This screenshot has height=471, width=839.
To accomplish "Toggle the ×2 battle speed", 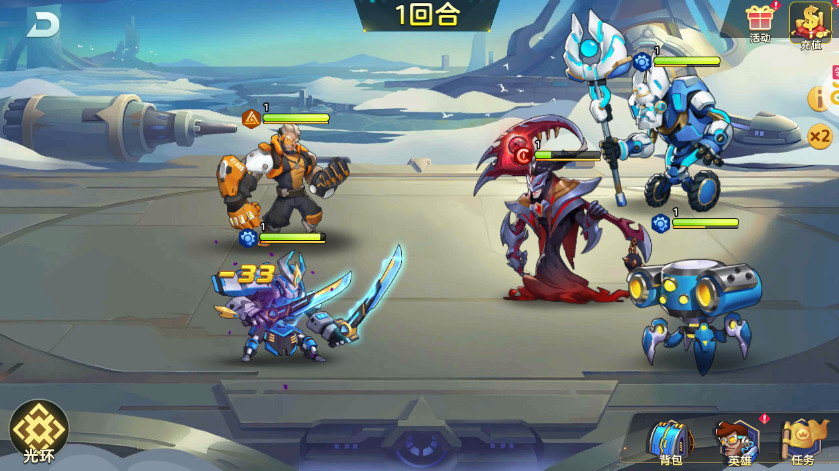I will 820,135.
